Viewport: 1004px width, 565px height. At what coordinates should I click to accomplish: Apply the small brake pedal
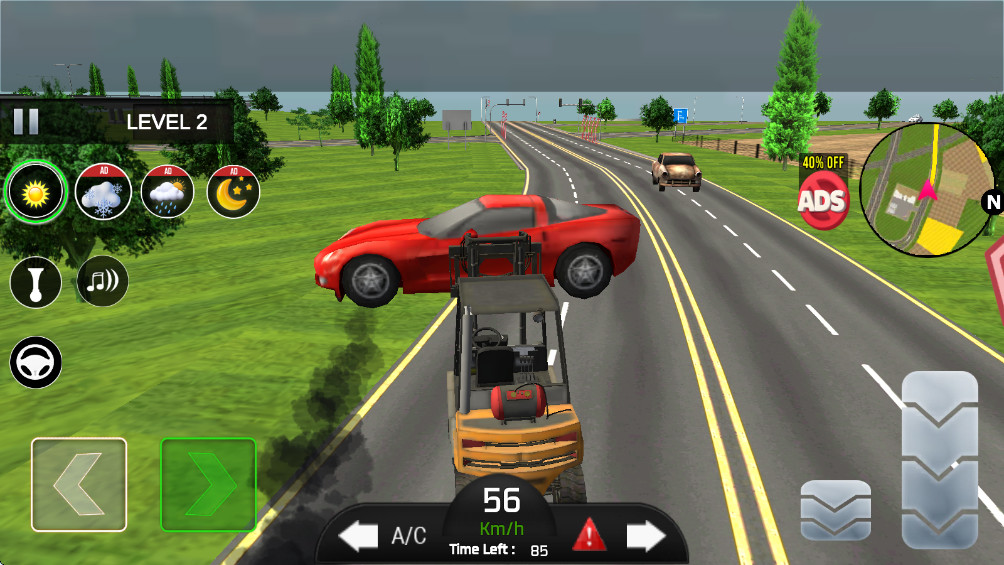click(x=835, y=510)
